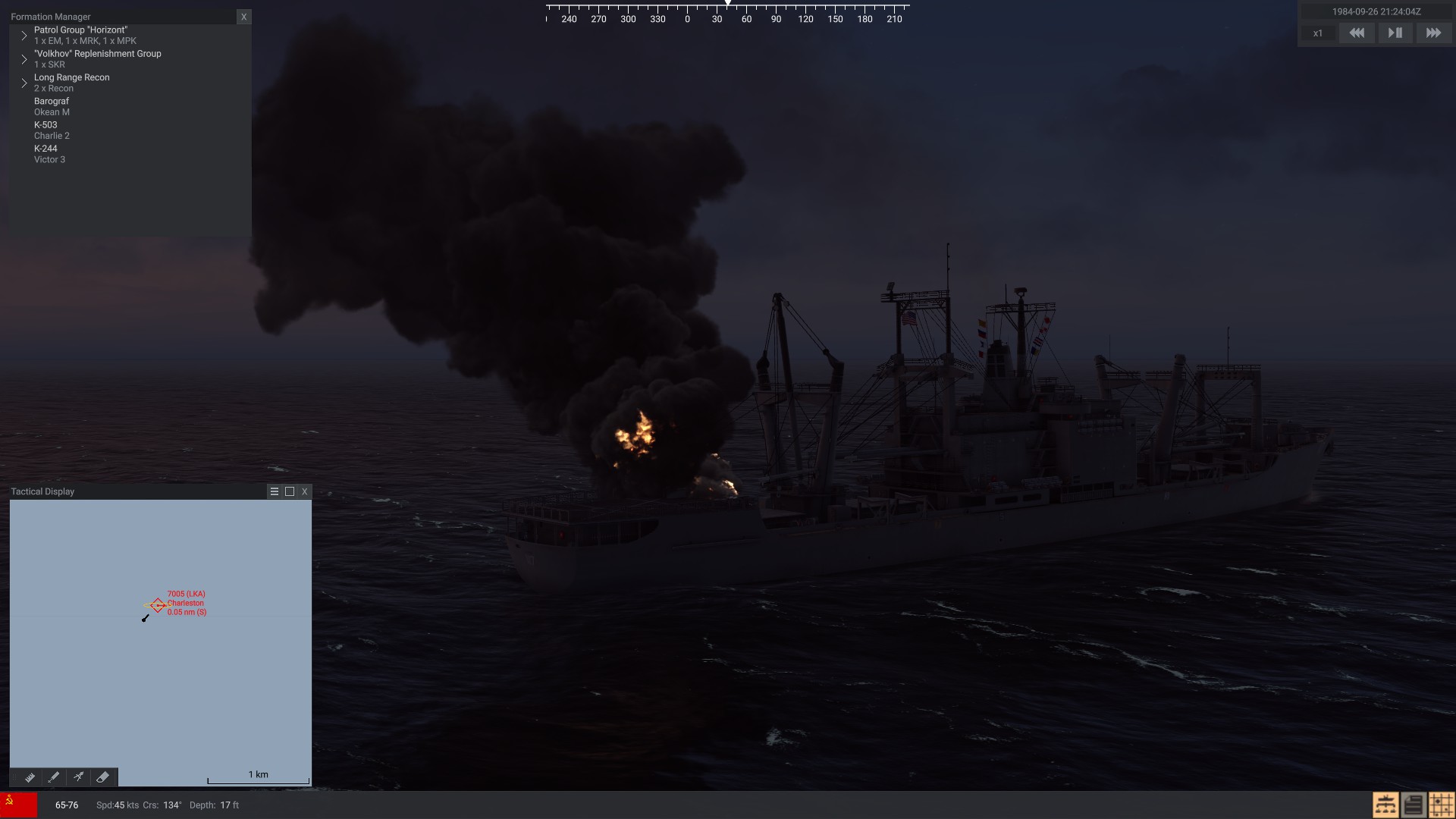Slow down the time compression
This screenshot has width=1456, height=819.
pyautogui.click(x=1357, y=33)
